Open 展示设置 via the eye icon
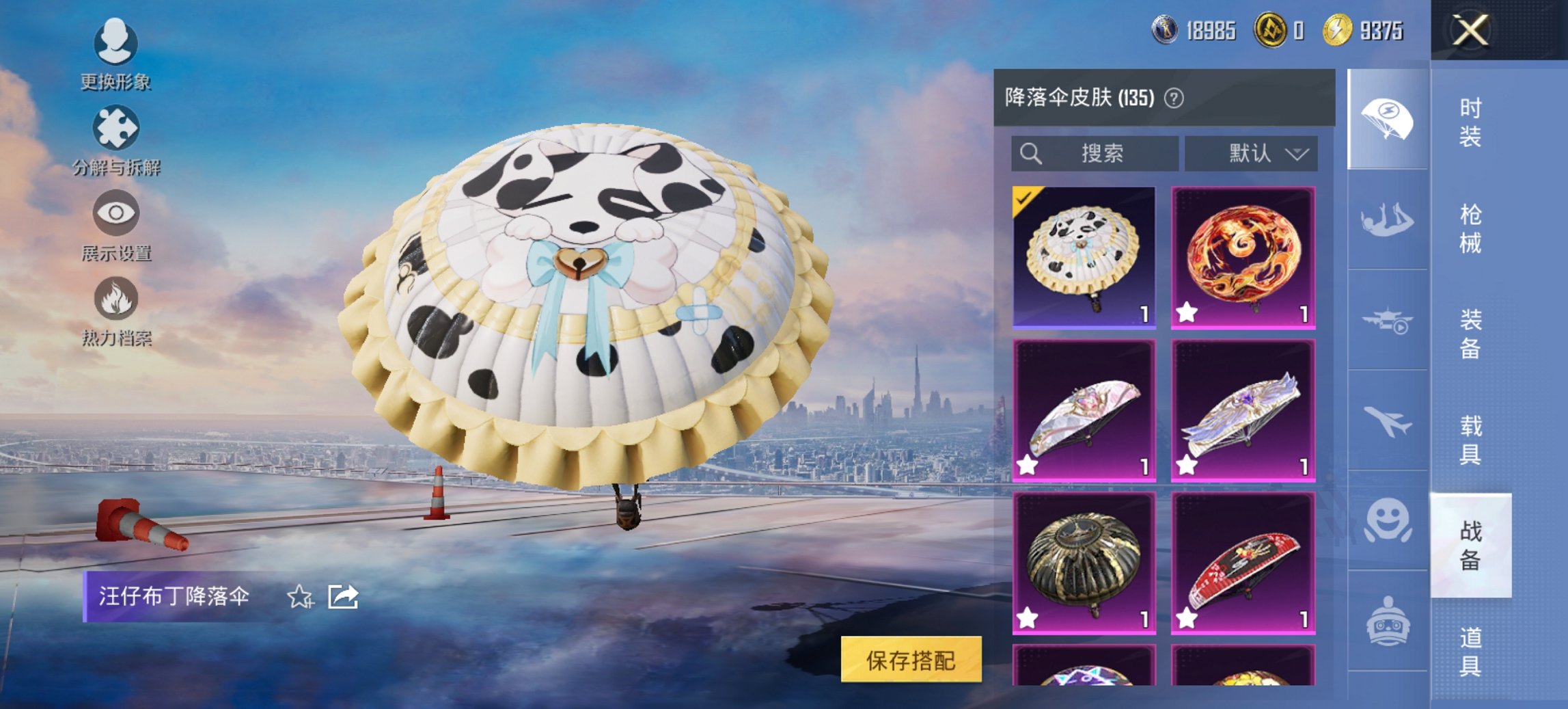The height and width of the screenshot is (709, 1568). coord(116,213)
